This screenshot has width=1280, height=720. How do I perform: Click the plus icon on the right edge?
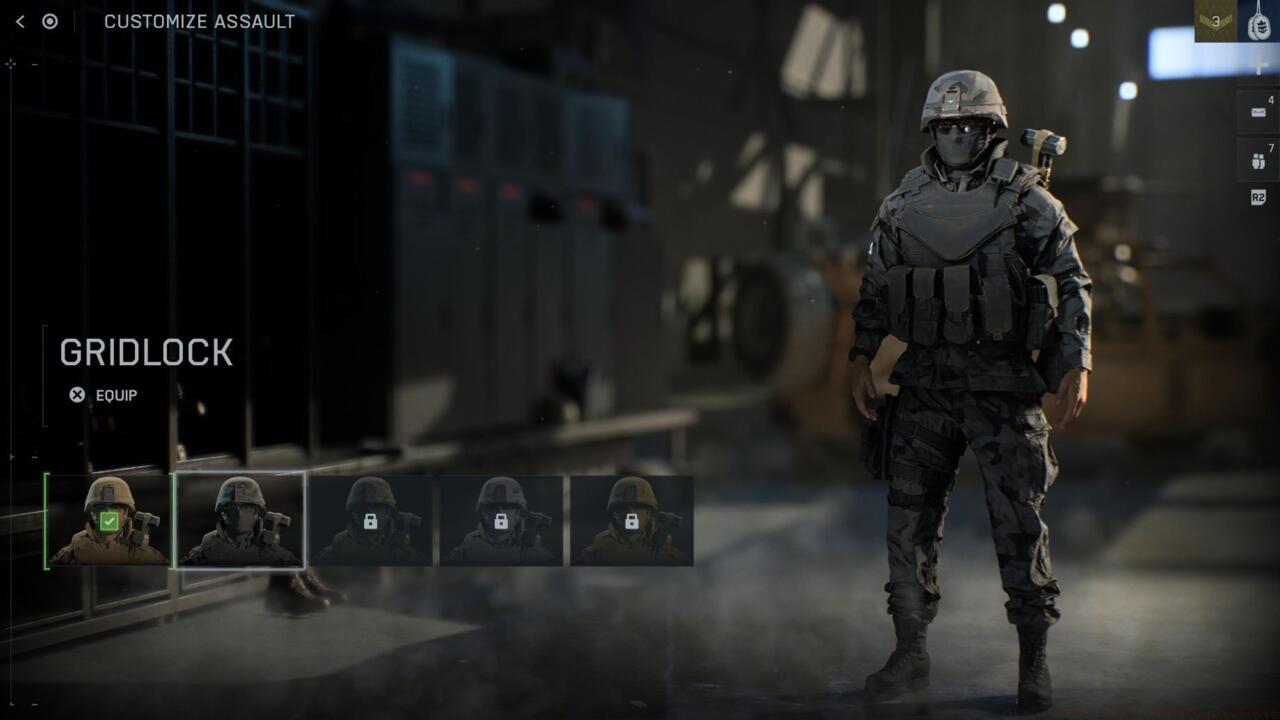(1258, 66)
